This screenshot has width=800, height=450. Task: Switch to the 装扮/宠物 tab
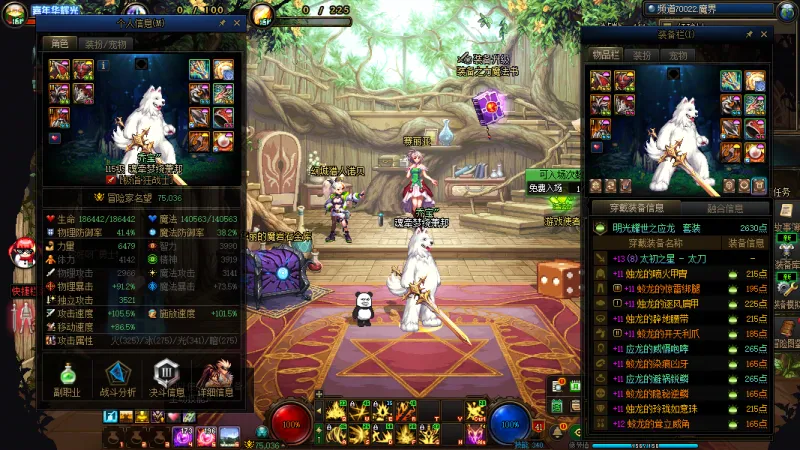pyautogui.click(x=105, y=44)
